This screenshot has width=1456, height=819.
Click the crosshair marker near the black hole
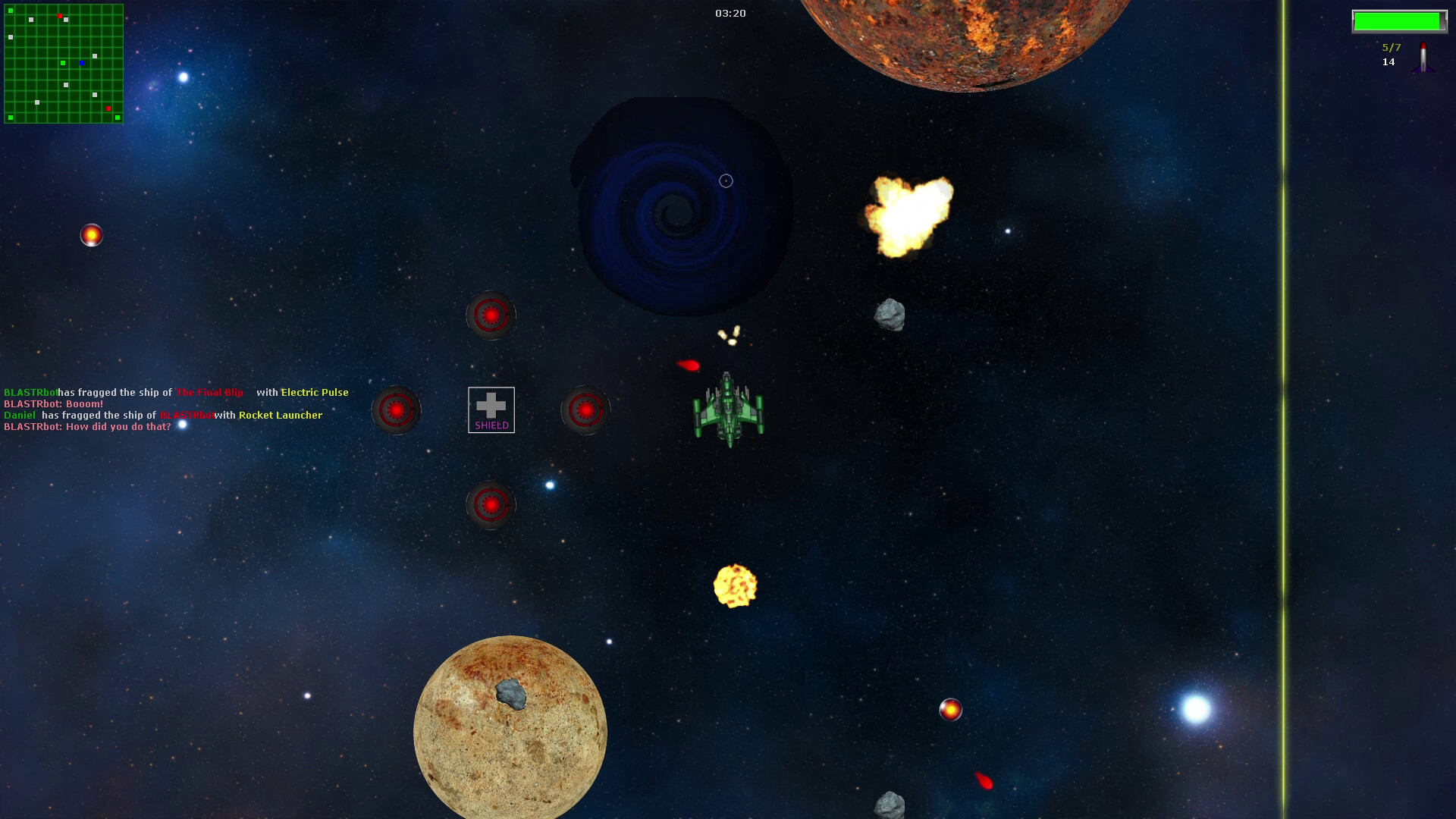(725, 180)
